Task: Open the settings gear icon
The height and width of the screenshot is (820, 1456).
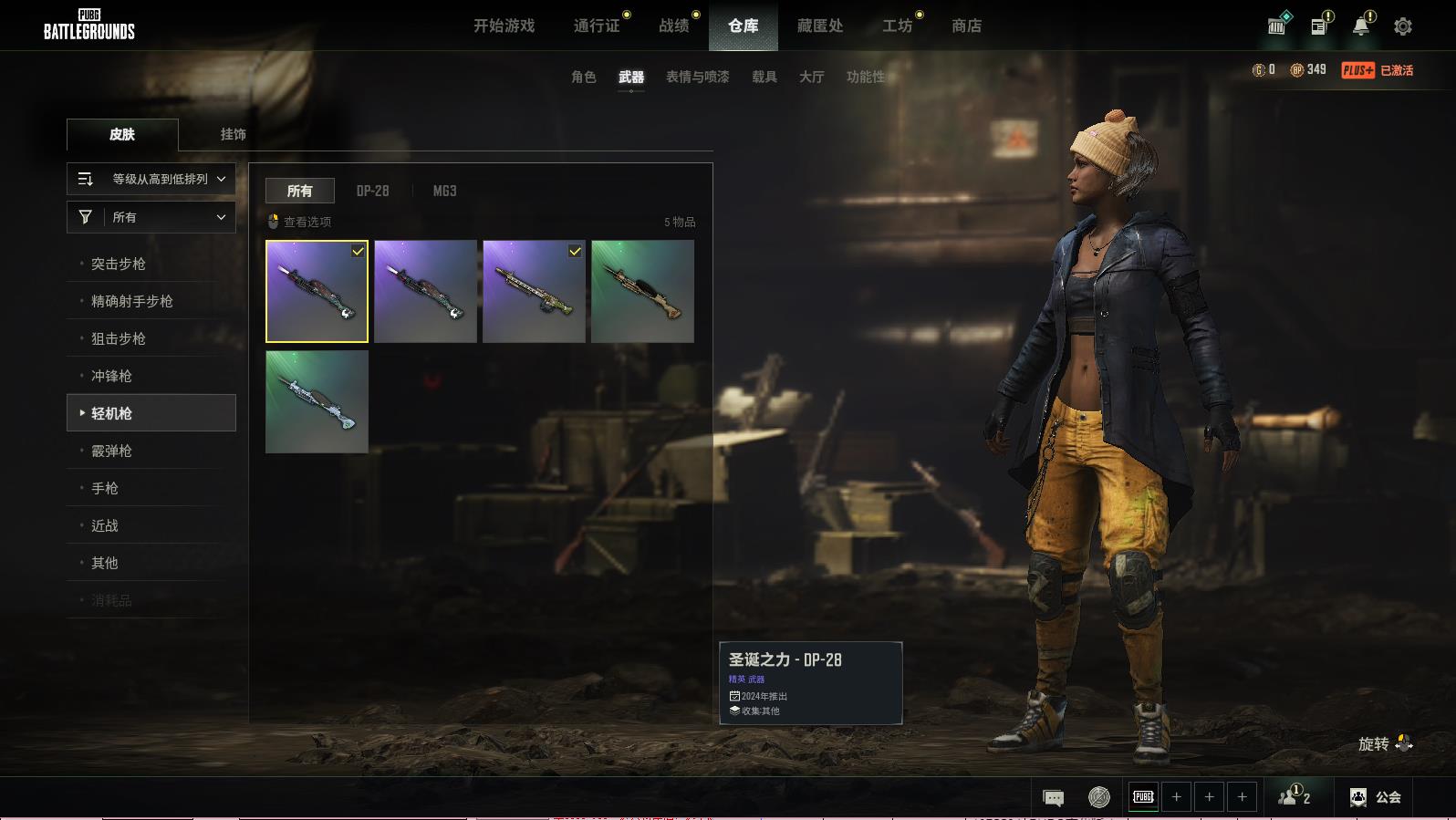Action: (1402, 26)
